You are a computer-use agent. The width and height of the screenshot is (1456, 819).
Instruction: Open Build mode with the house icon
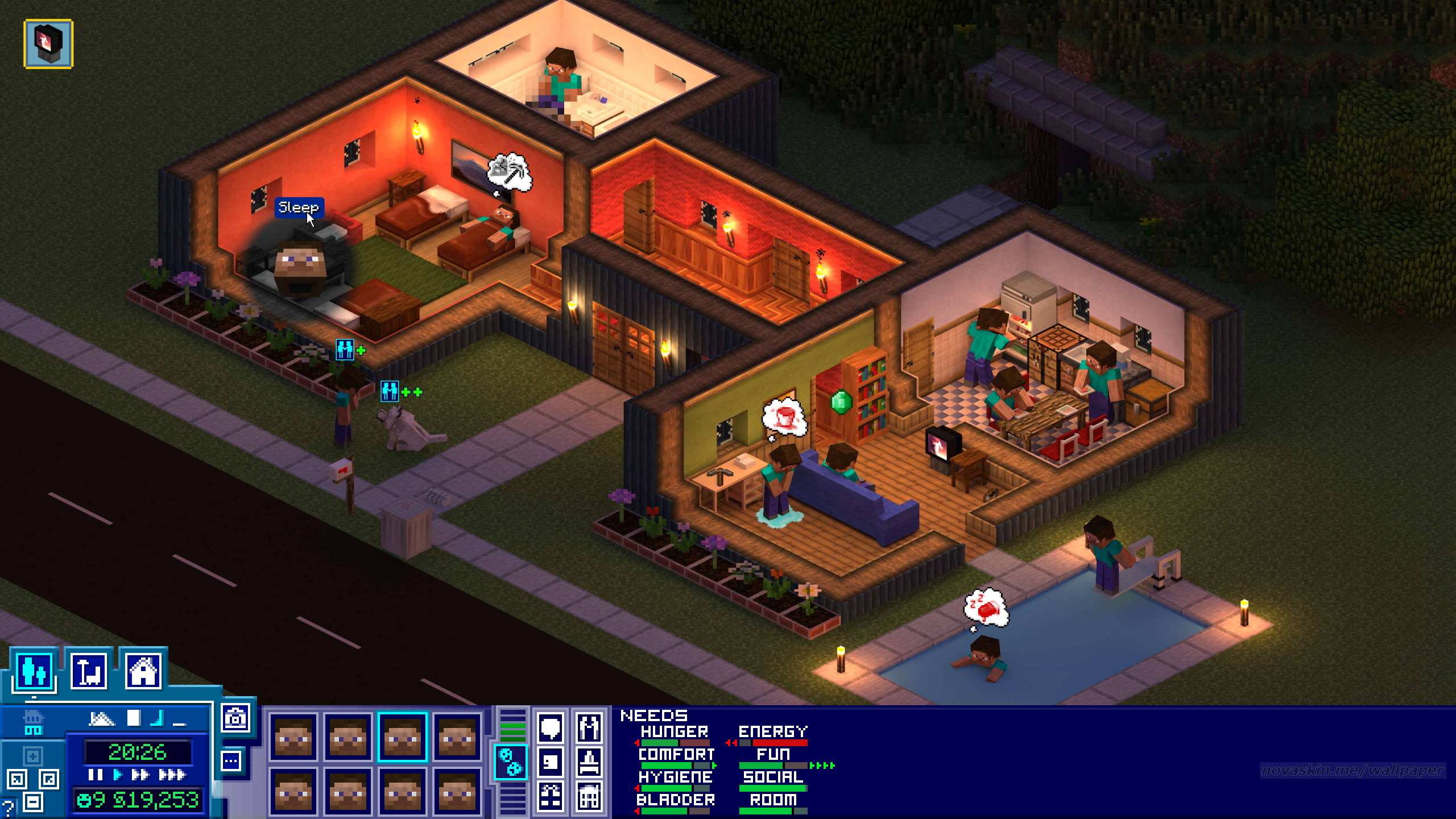coord(143,671)
